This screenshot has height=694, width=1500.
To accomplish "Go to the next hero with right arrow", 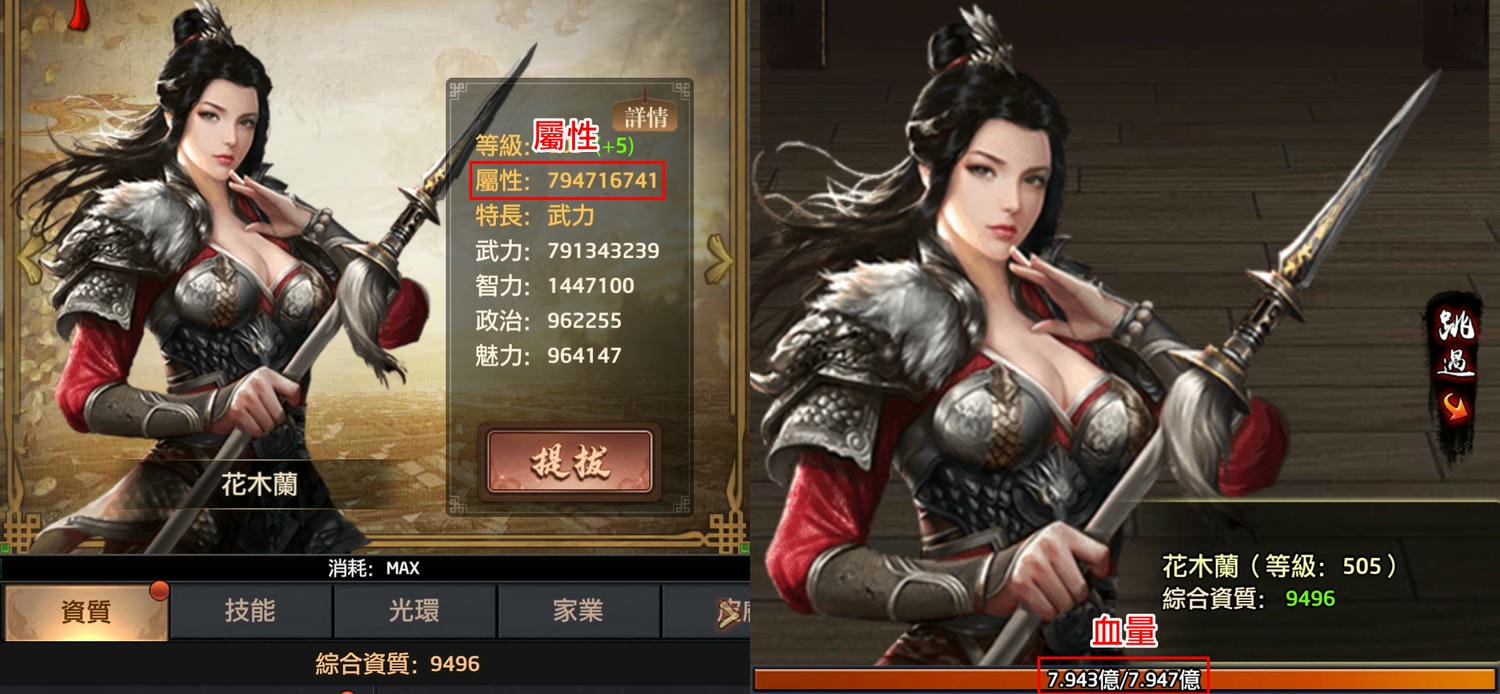I will click(719, 262).
